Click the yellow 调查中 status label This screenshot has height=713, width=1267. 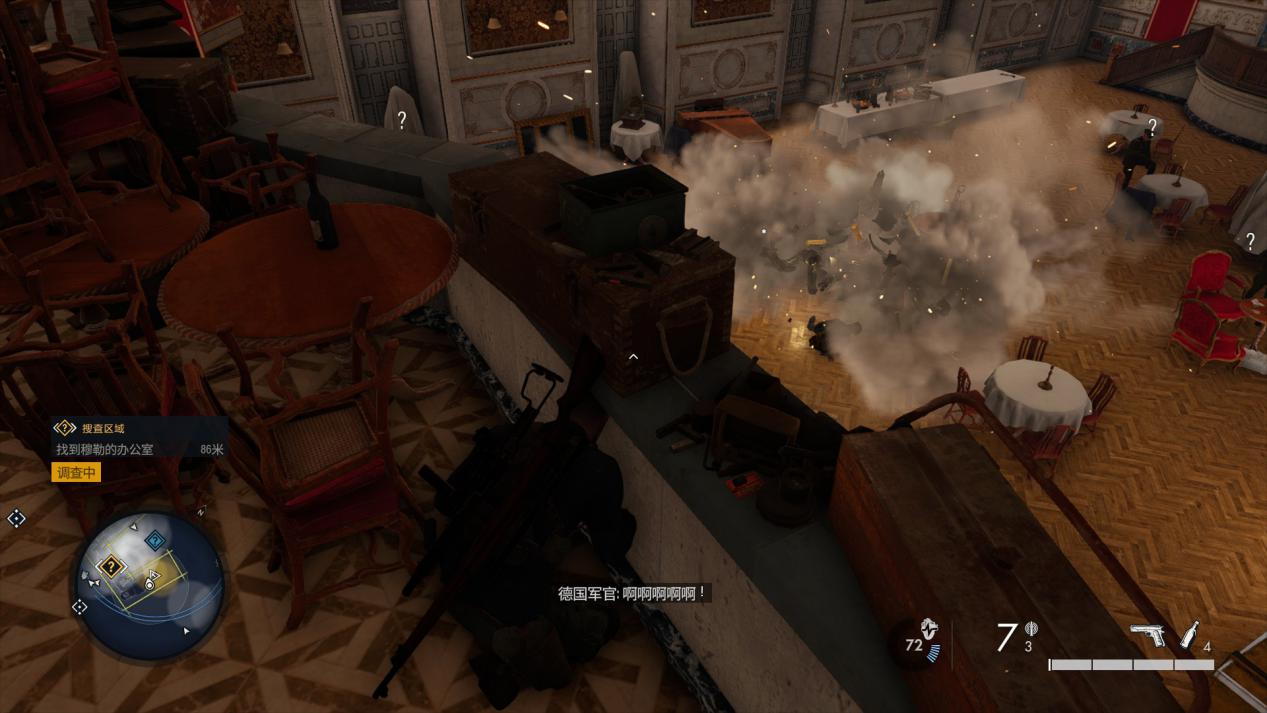pyautogui.click(x=76, y=473)
